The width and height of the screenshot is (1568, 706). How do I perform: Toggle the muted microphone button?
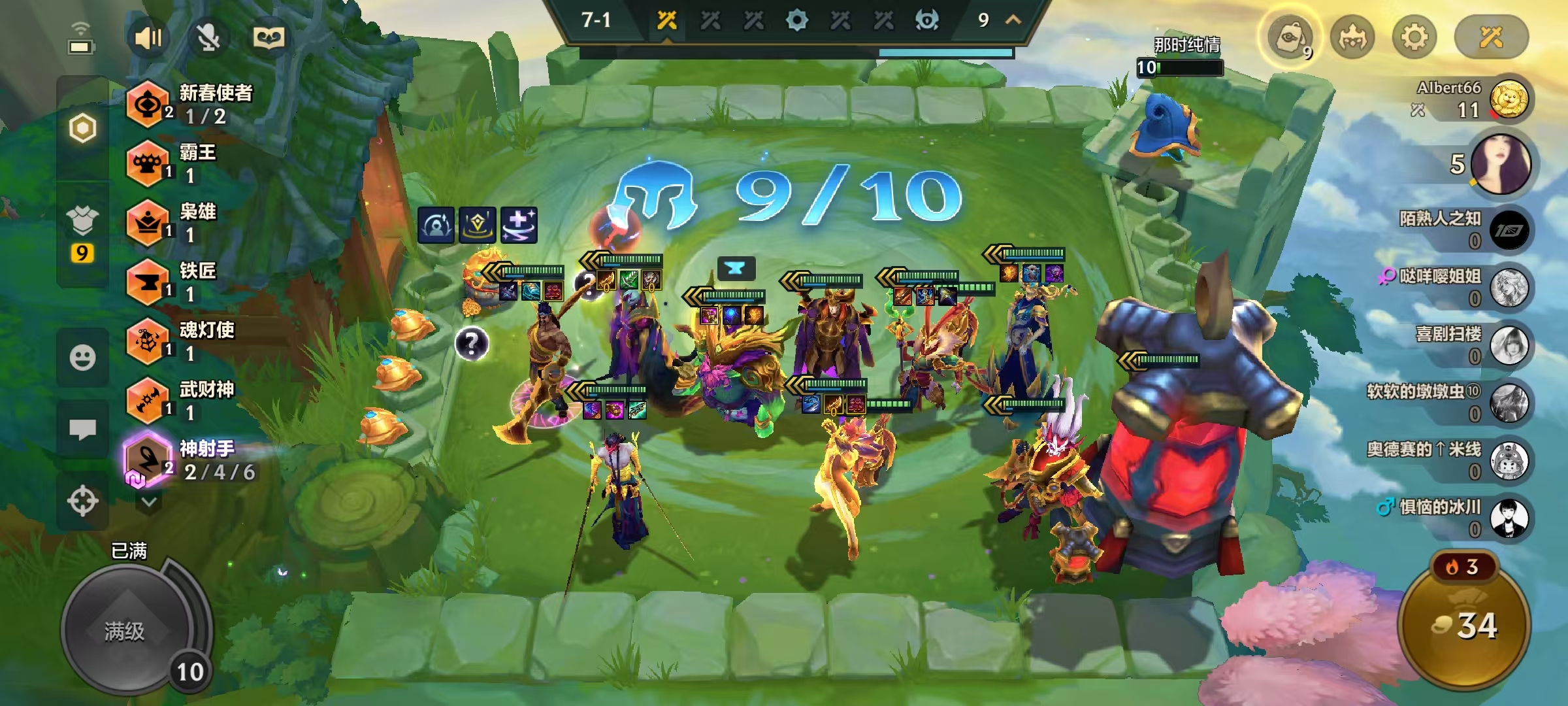click(x=208, y=38)
